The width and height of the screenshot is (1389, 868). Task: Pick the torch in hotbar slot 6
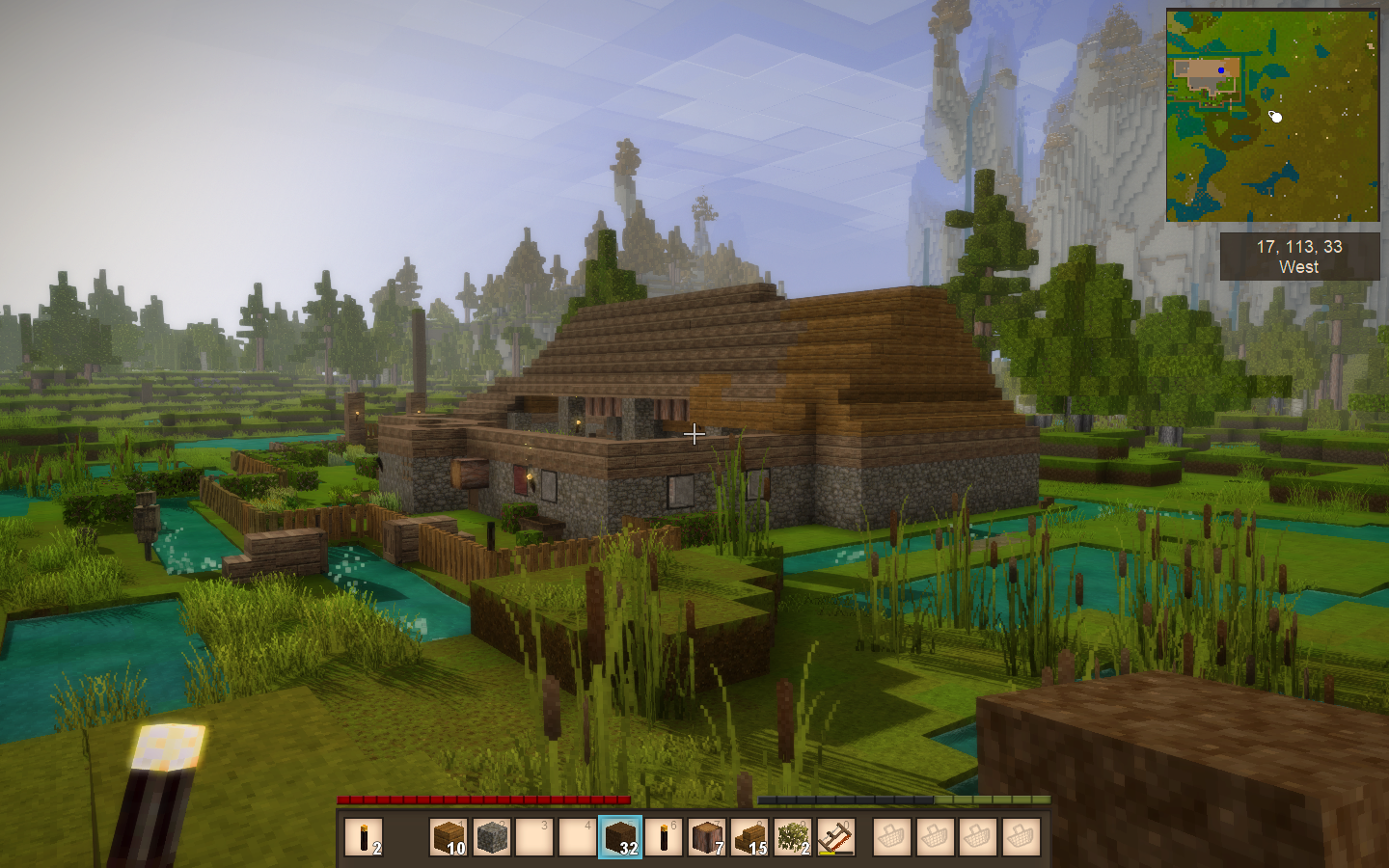pyautogui.click(x=663, y=837)
